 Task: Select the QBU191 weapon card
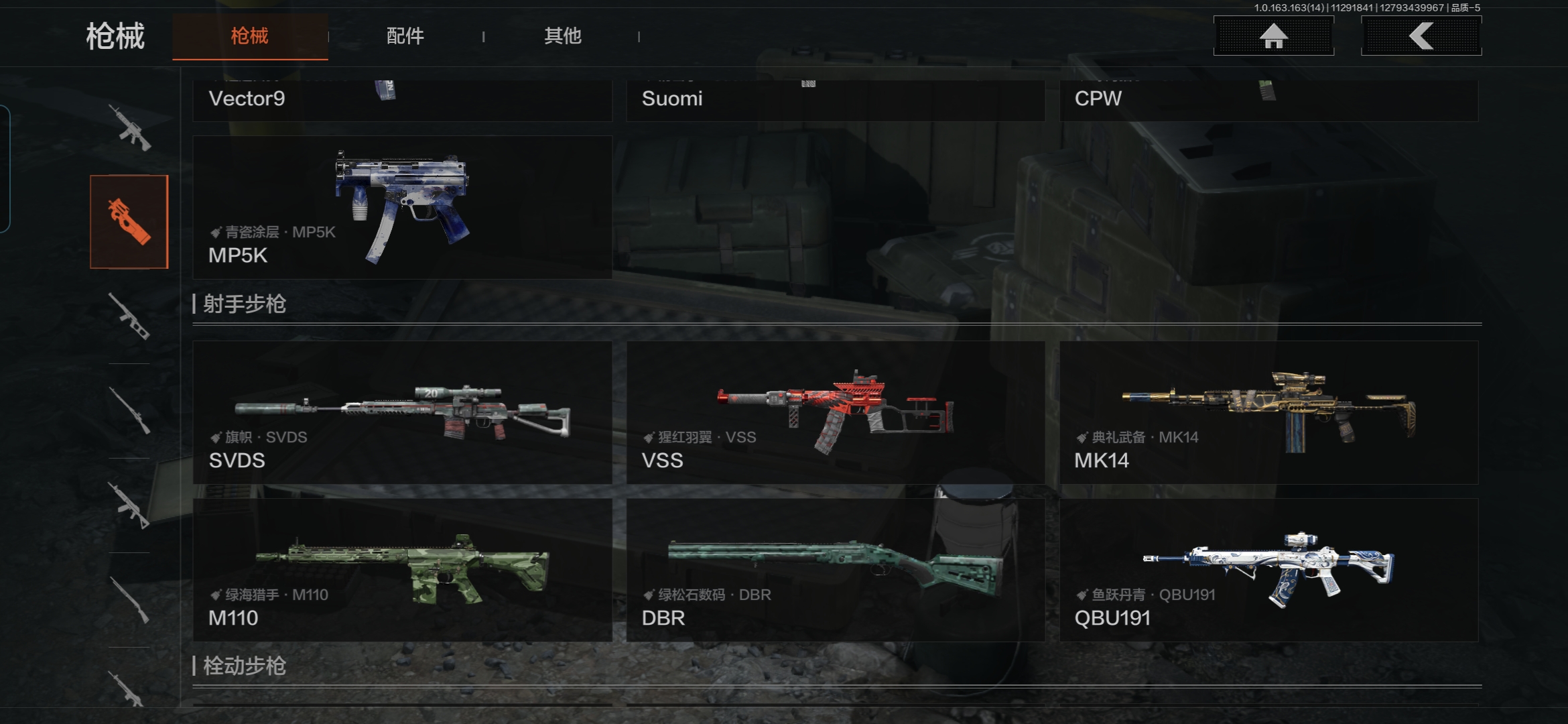pos(1268,570)
